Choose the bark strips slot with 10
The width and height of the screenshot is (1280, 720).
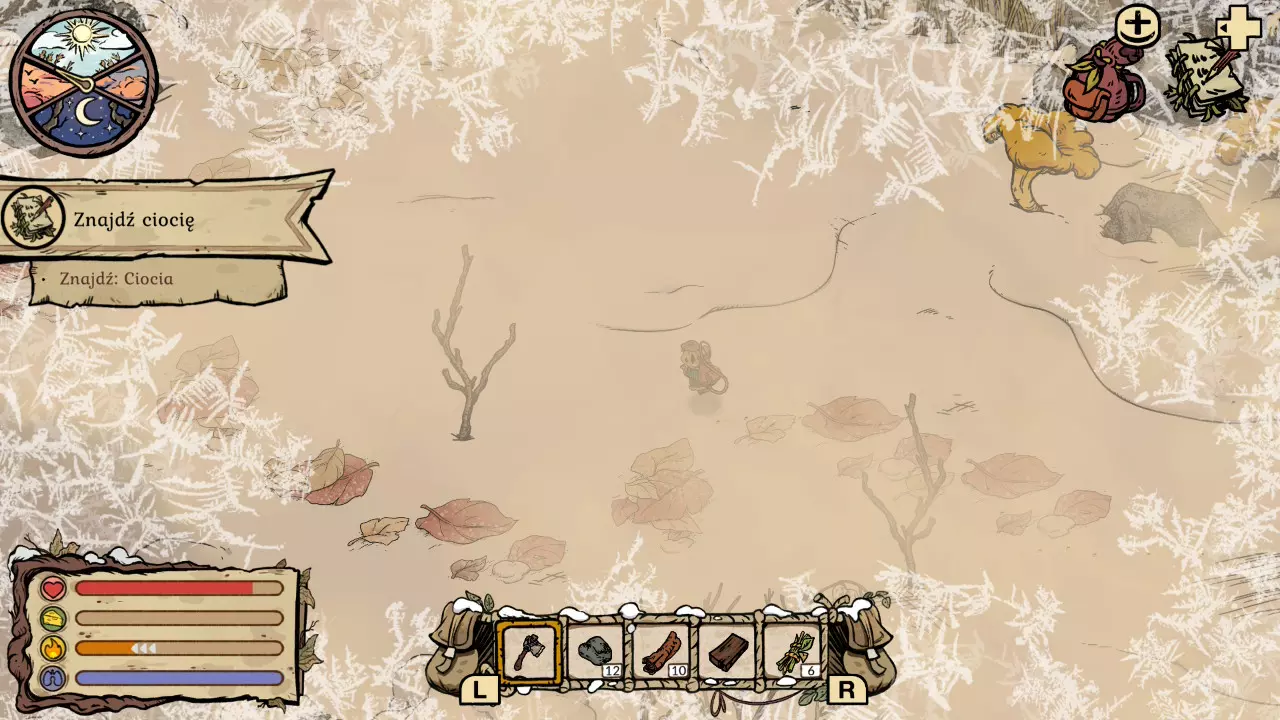[x=661, y=653]
